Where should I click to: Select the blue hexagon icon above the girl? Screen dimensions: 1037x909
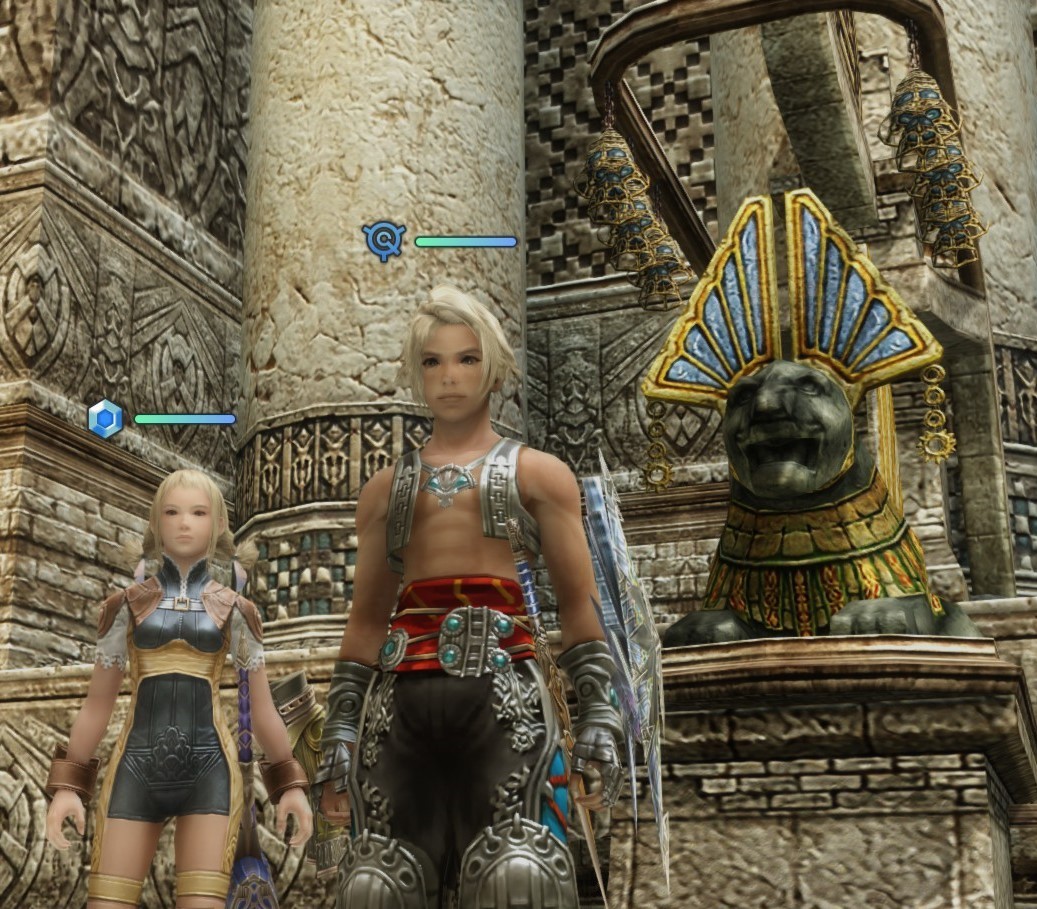(105, 419)
